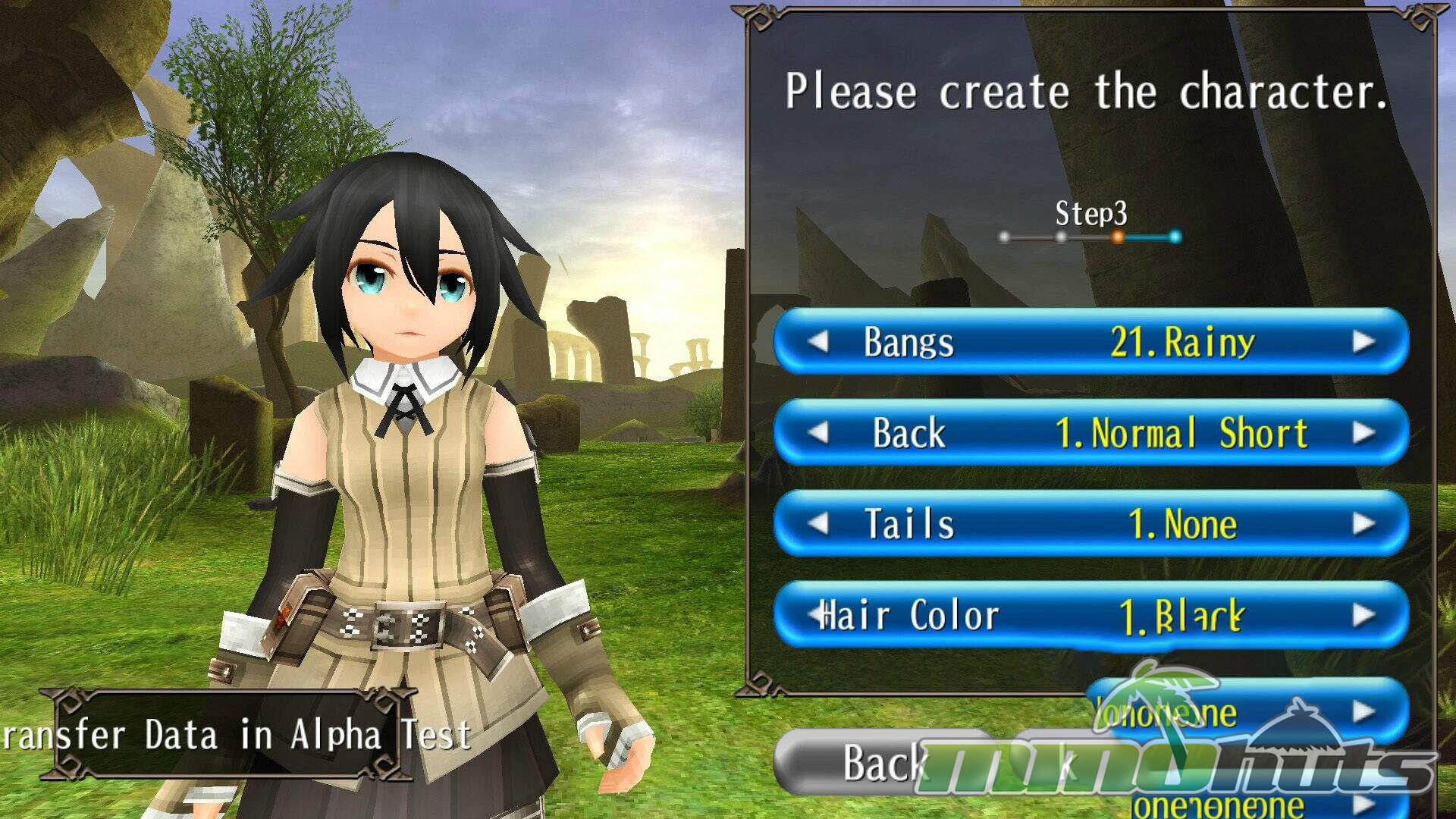Go to the previous Bangs style

[x=818, y=342]
